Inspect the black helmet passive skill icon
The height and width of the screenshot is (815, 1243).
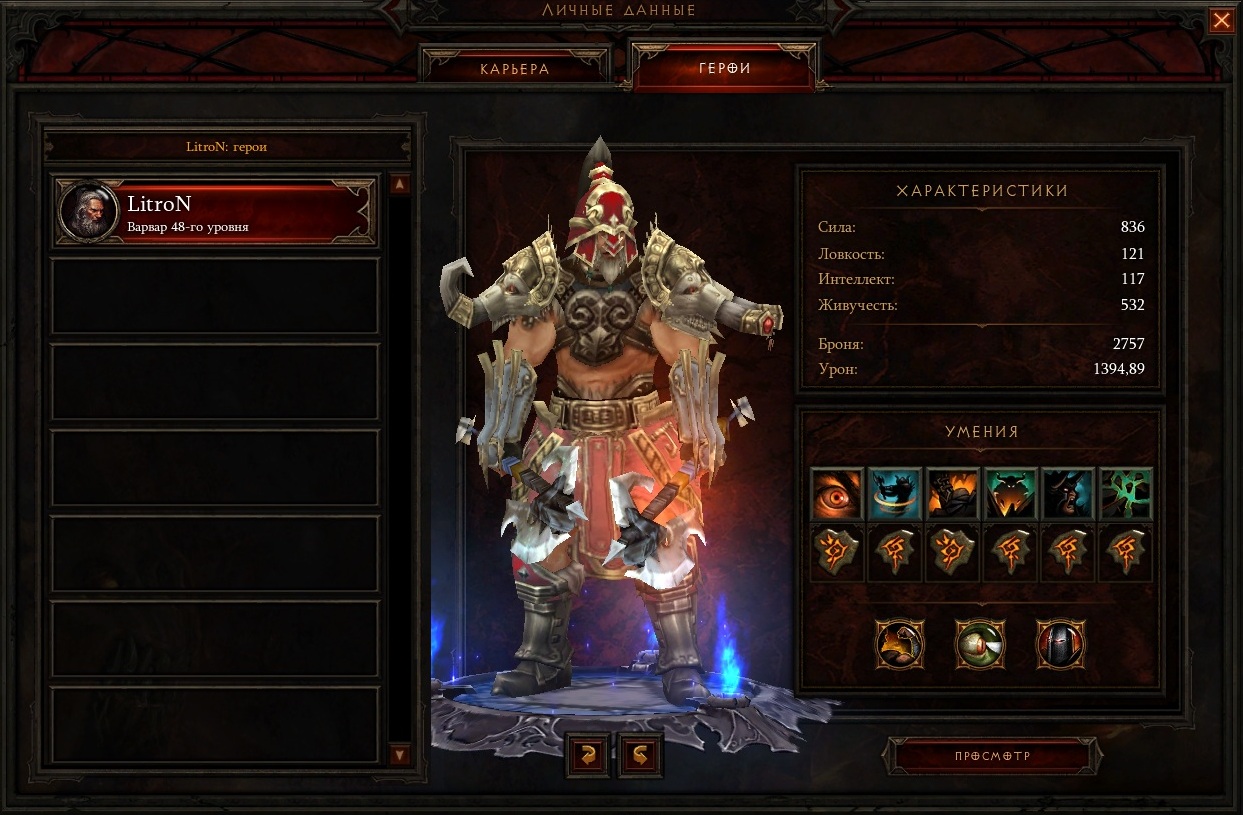click(1060, 644)
